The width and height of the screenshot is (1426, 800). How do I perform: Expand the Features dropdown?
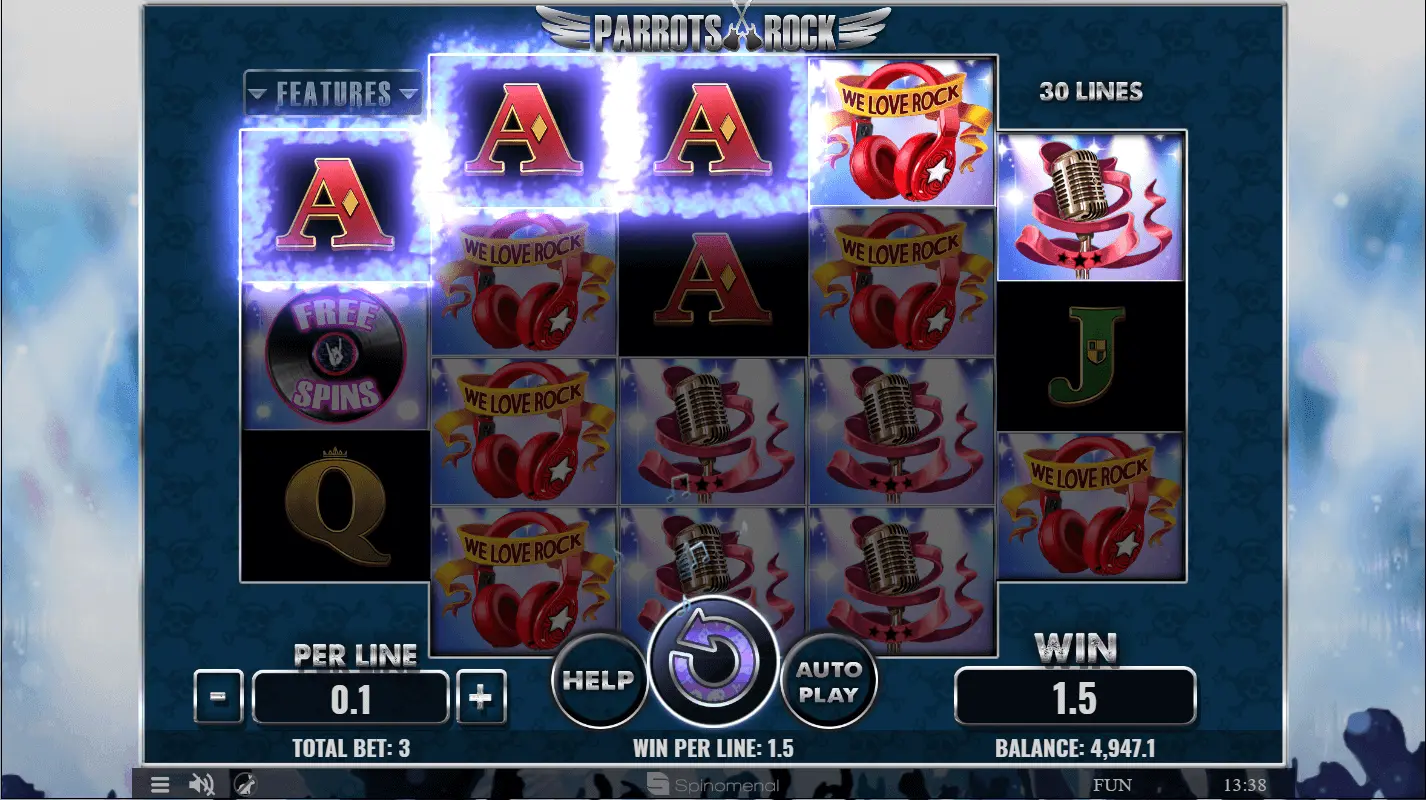[333, 94]
